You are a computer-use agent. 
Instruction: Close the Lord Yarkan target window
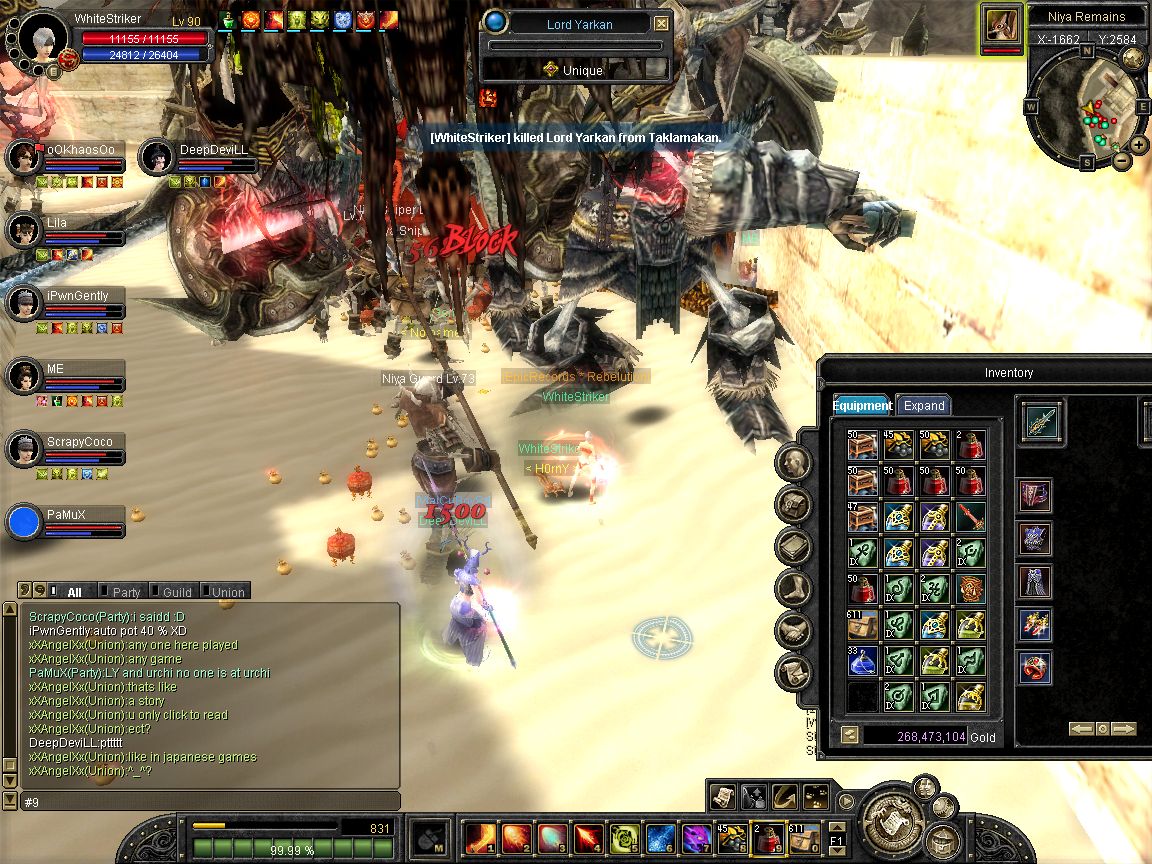coord(661,23)
